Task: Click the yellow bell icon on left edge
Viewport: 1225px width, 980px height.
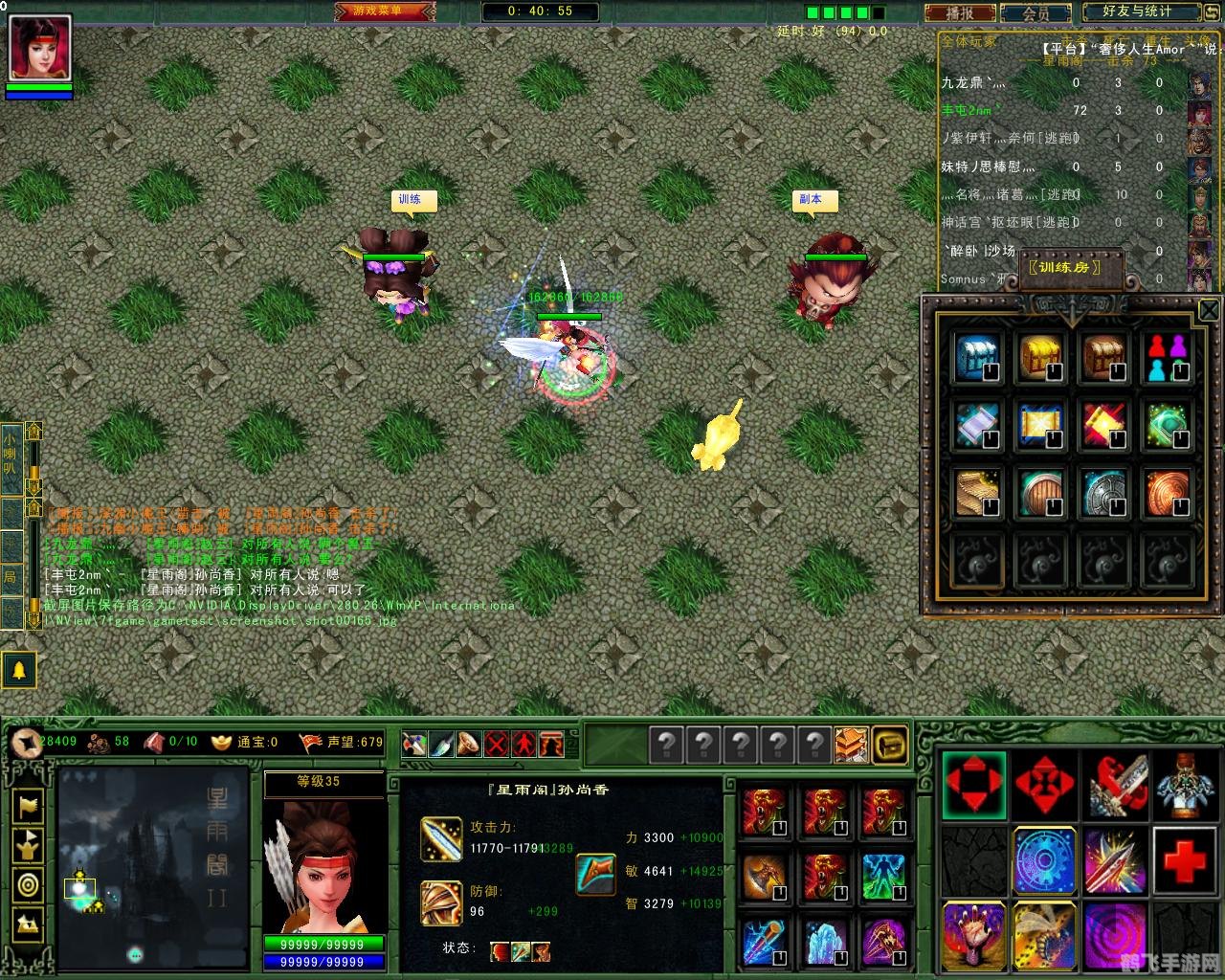Action: click(21, 670)
